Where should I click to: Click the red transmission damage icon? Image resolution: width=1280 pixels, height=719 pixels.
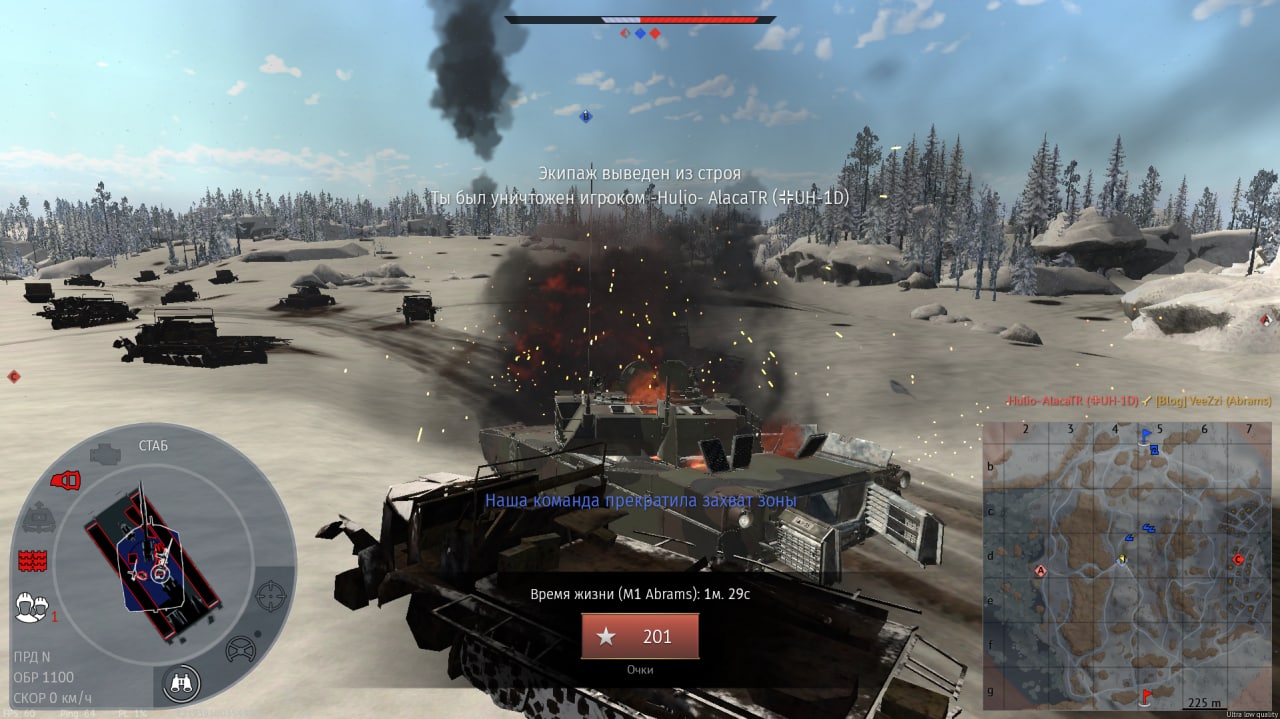[x=65, y=480]
